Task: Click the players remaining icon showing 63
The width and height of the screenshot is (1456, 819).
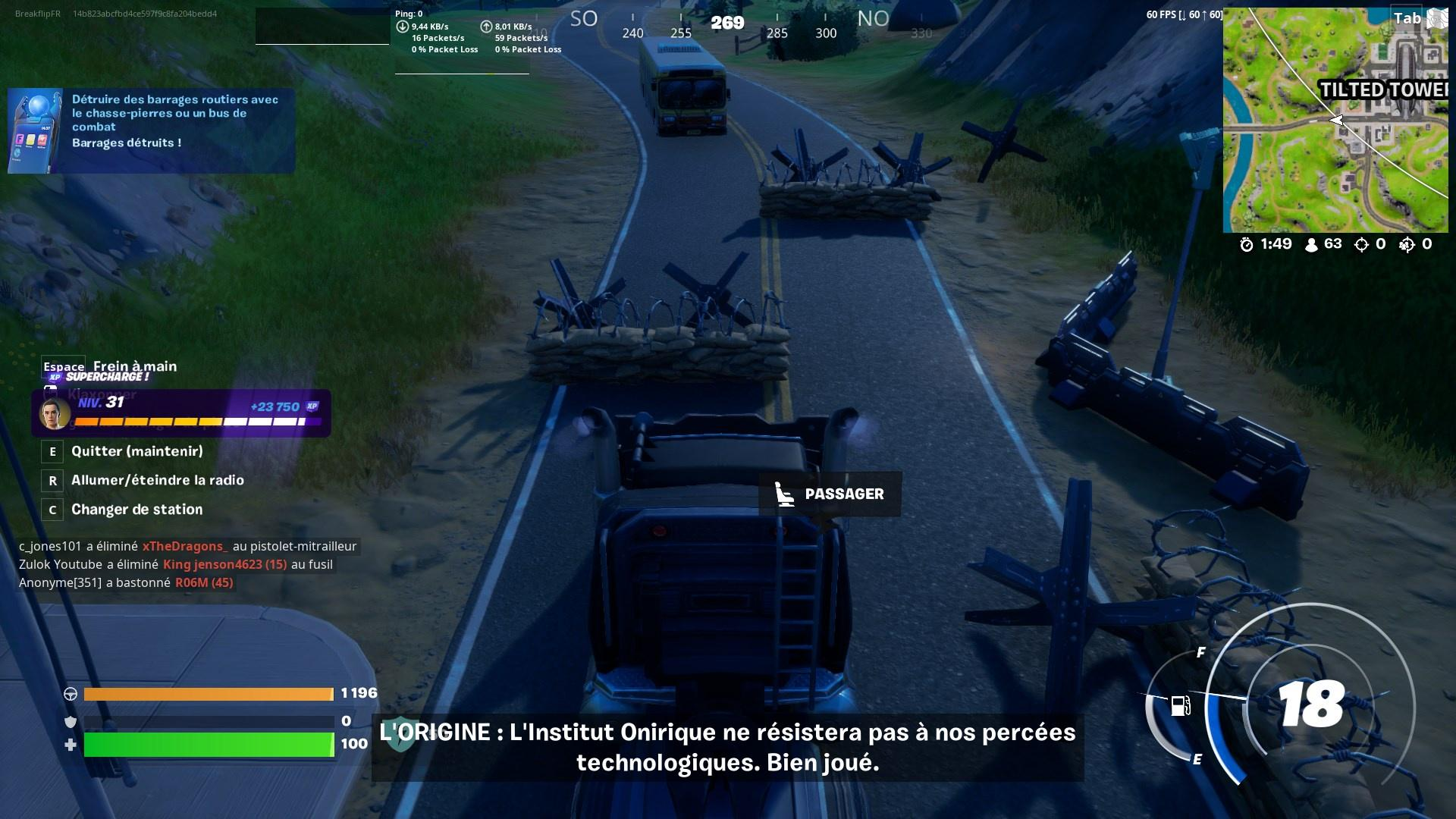Action: coord(1310,244)
